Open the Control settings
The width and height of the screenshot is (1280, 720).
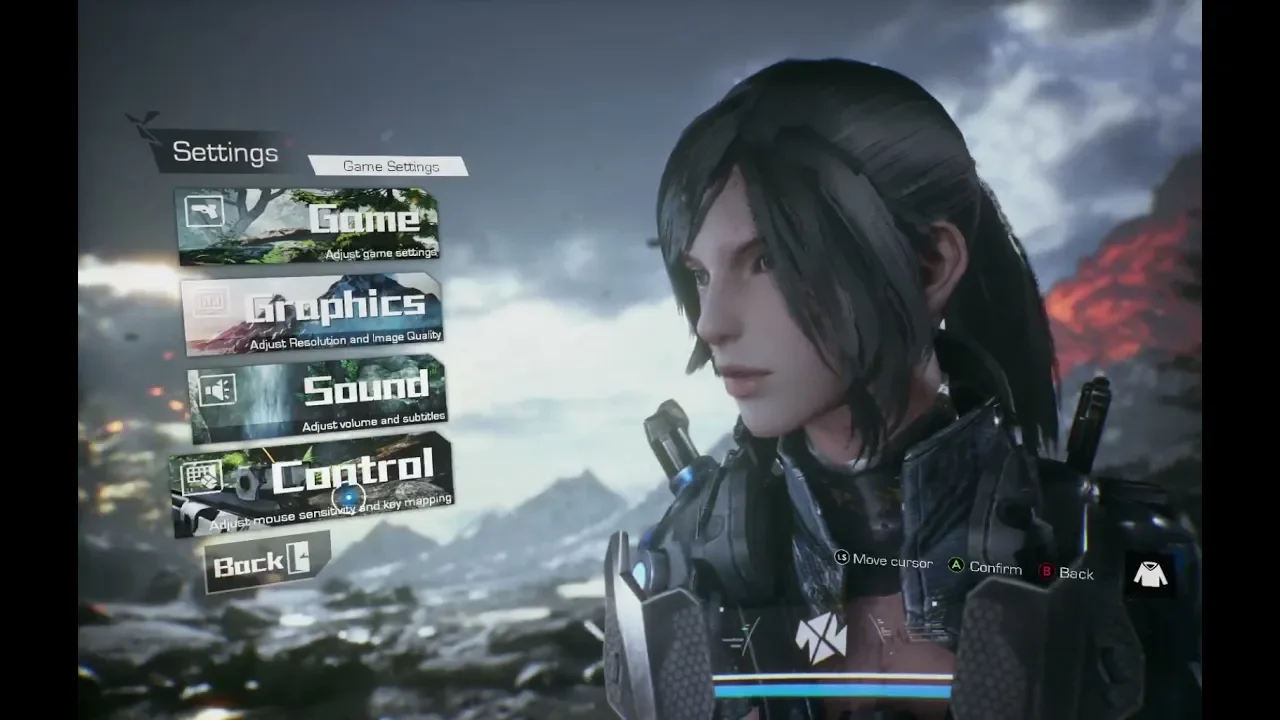pyautogui.click(x=314, y=480)
